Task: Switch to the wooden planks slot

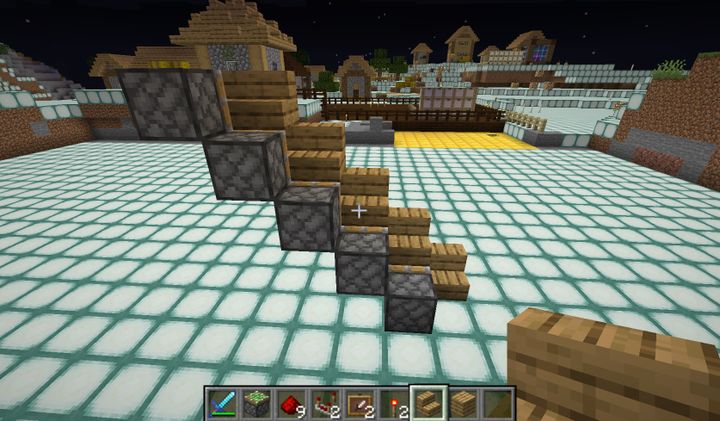Action: (x=464, y=403)
